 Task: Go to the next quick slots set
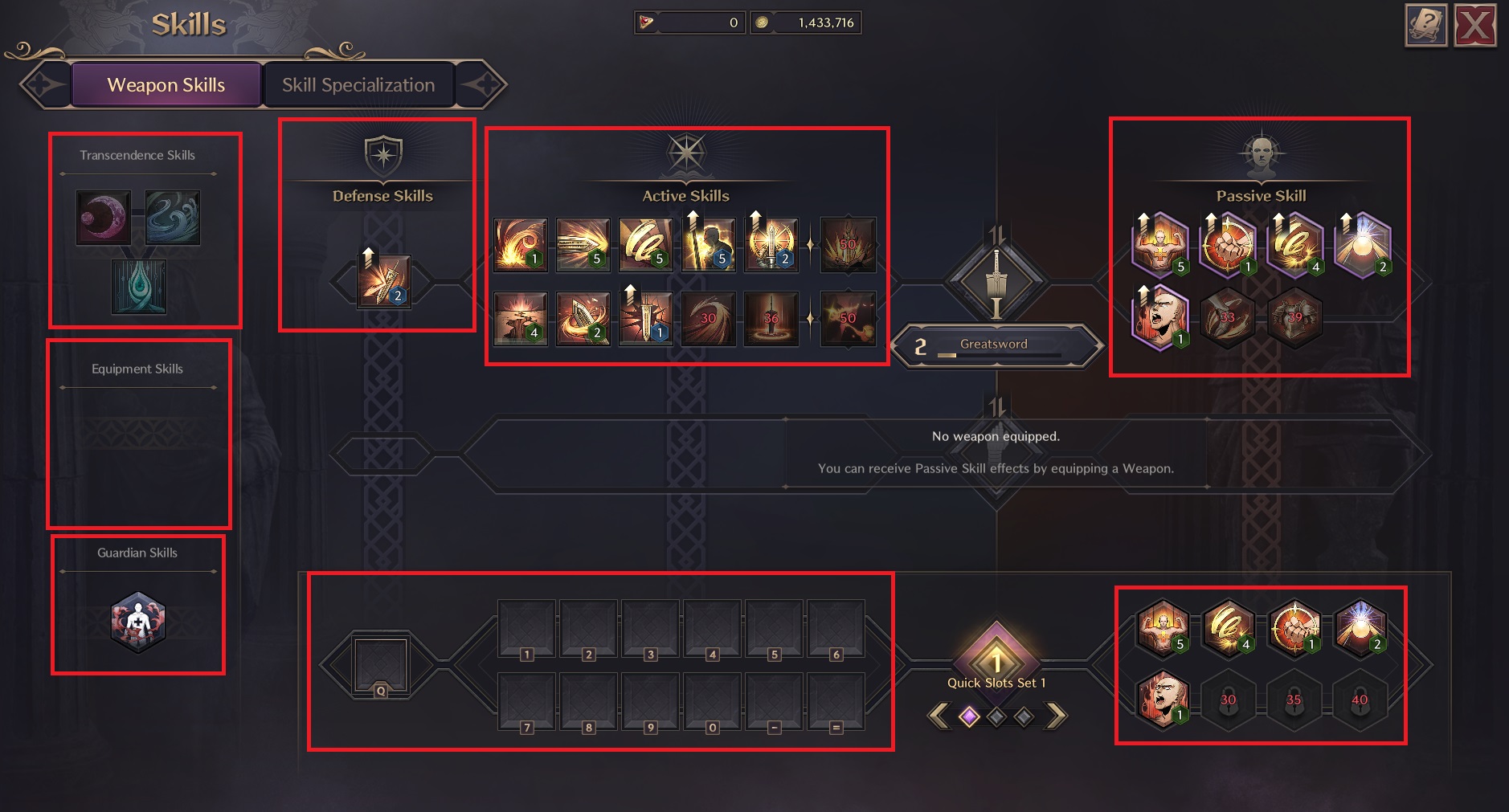click(x=1057, y=716)
